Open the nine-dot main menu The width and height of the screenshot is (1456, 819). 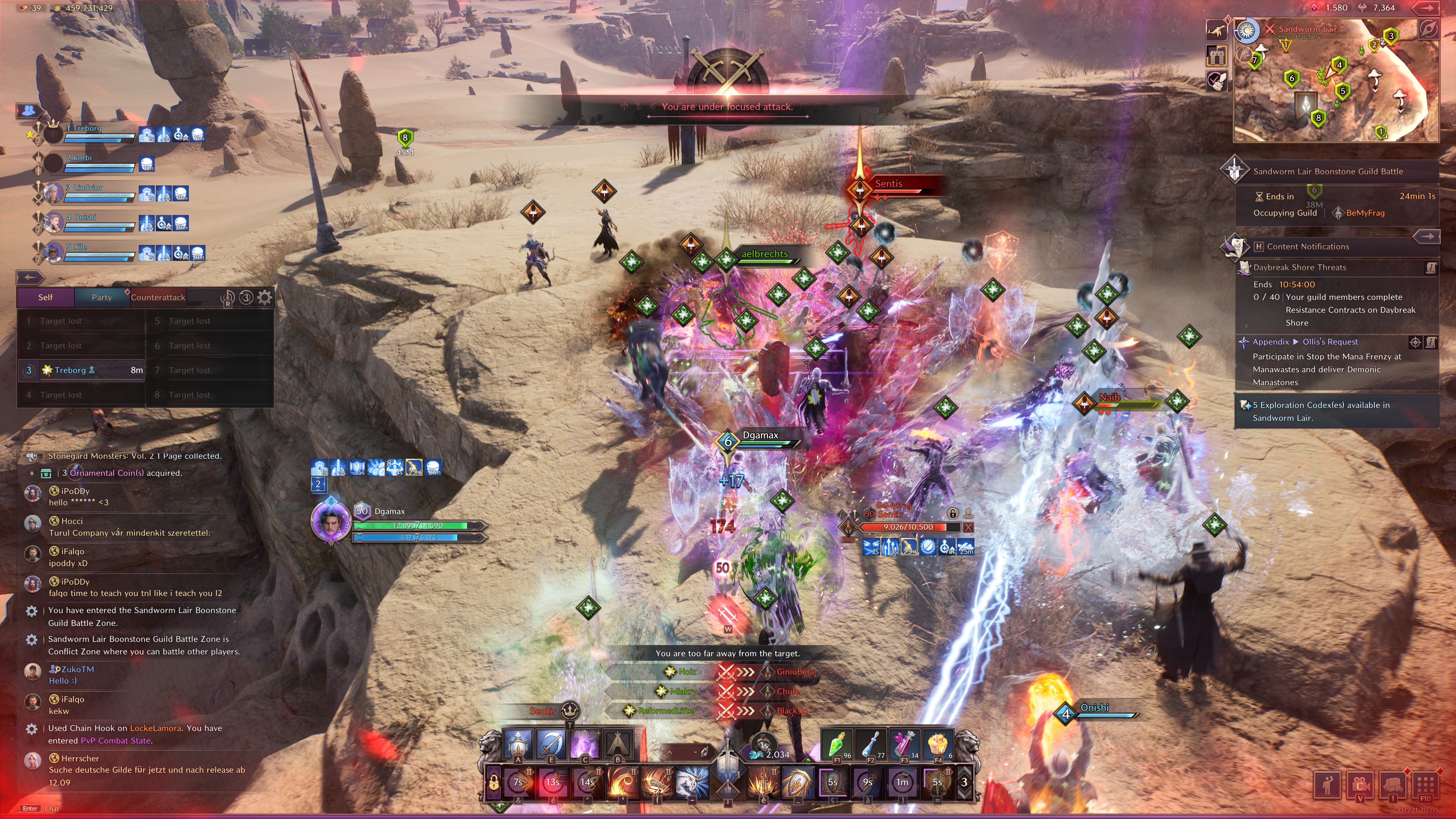click(1425, 785)
